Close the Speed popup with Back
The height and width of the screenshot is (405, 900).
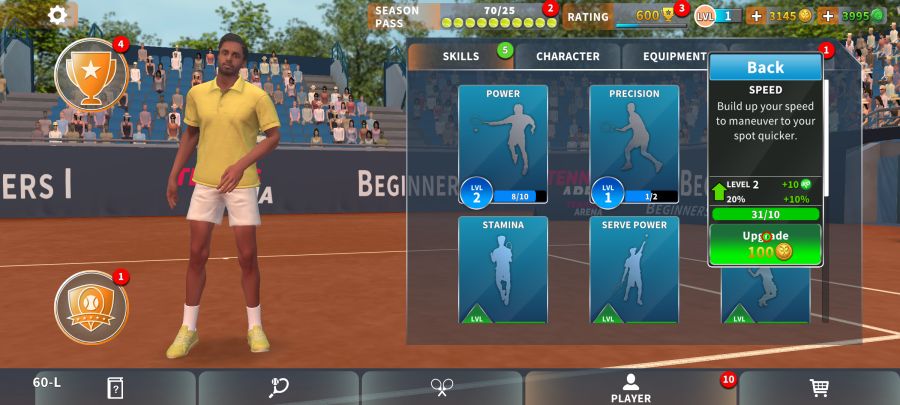coord(765,68)
